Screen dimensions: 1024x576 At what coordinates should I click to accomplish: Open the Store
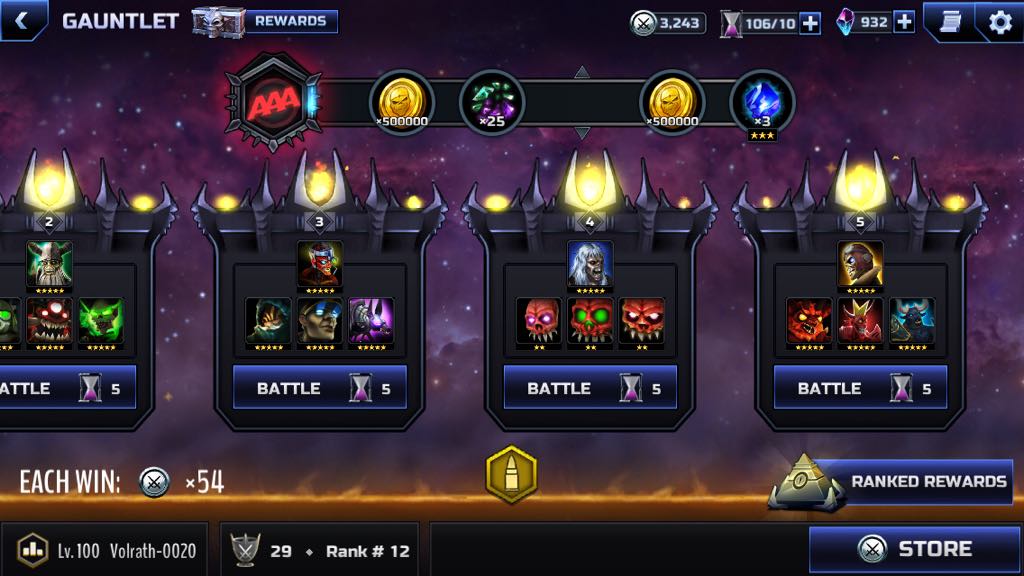(x=914, y=549)
